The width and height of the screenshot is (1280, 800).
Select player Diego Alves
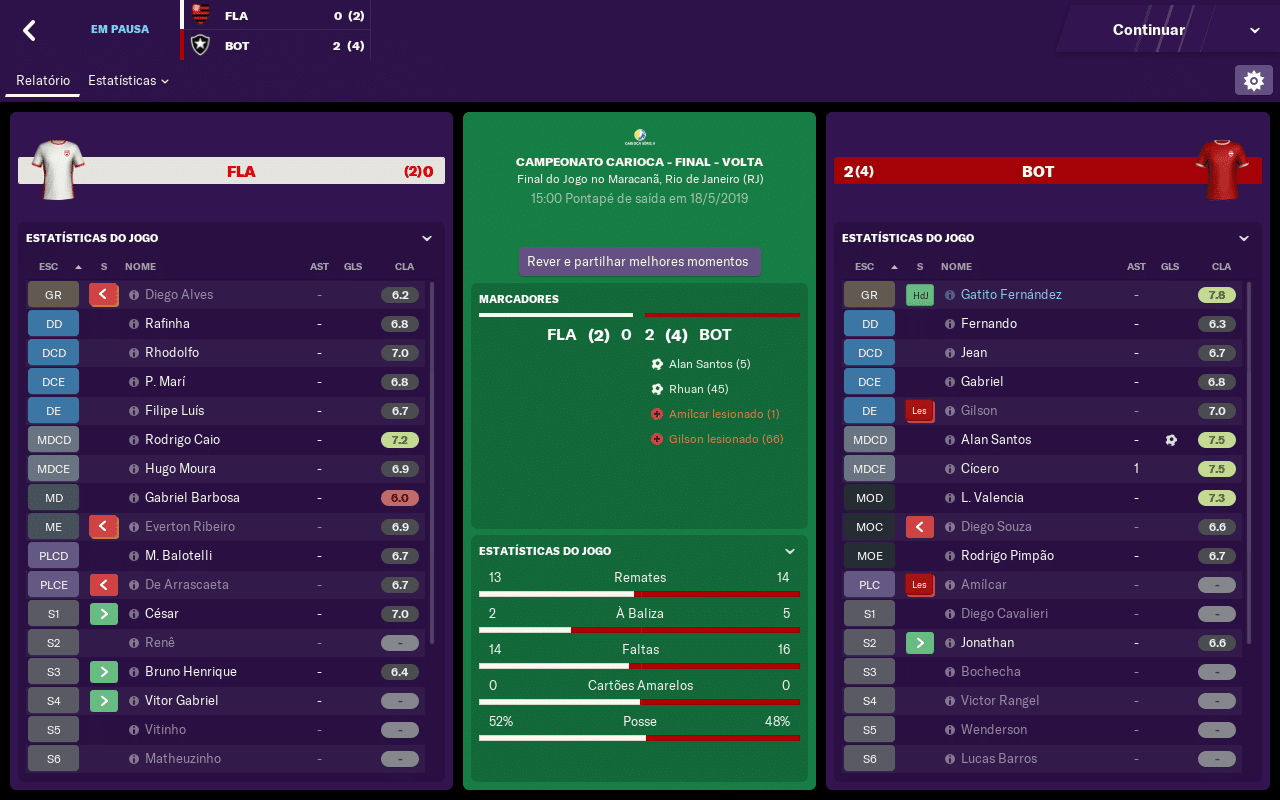(x=179, y=295)
